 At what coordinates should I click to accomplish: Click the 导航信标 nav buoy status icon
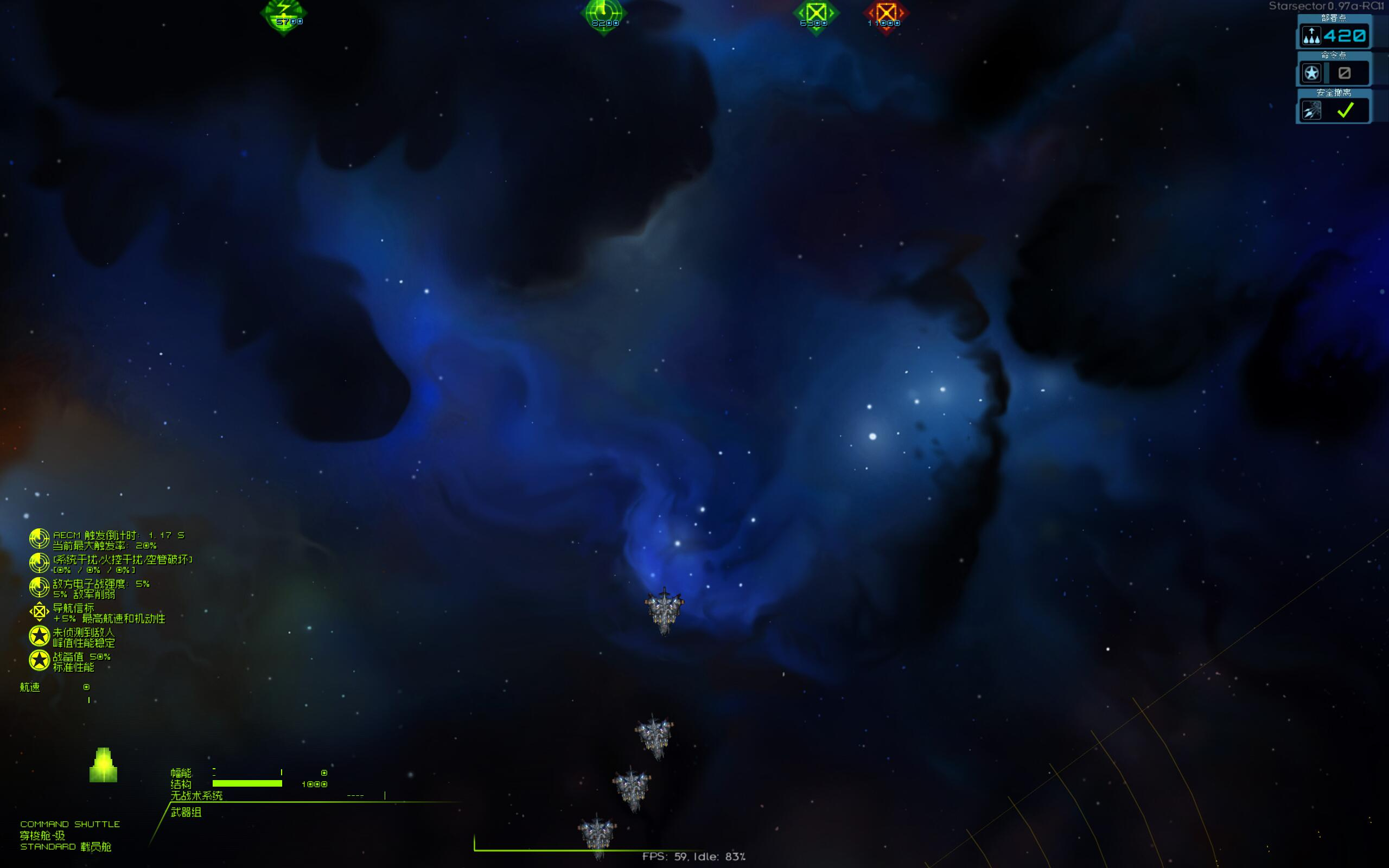pyautogui.click(x=39, y=612)
